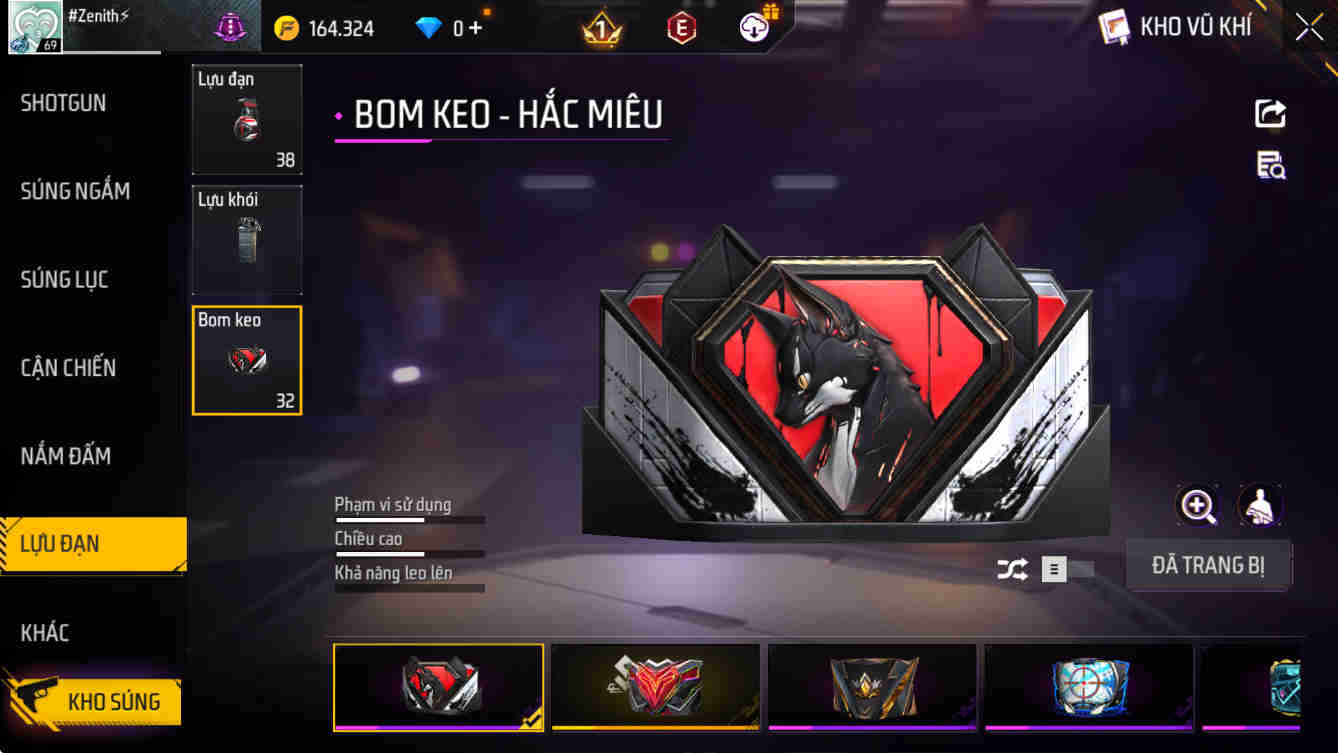Open the SHOTGUN category
The height and width of the screenshot is (753, 1338).
(x=63, y=103)
